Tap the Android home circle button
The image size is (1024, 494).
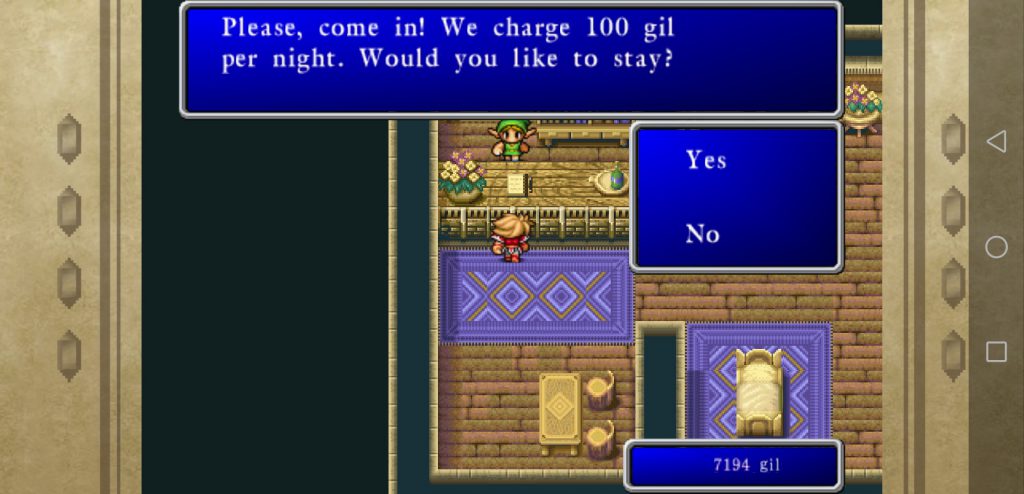[996, 247]
